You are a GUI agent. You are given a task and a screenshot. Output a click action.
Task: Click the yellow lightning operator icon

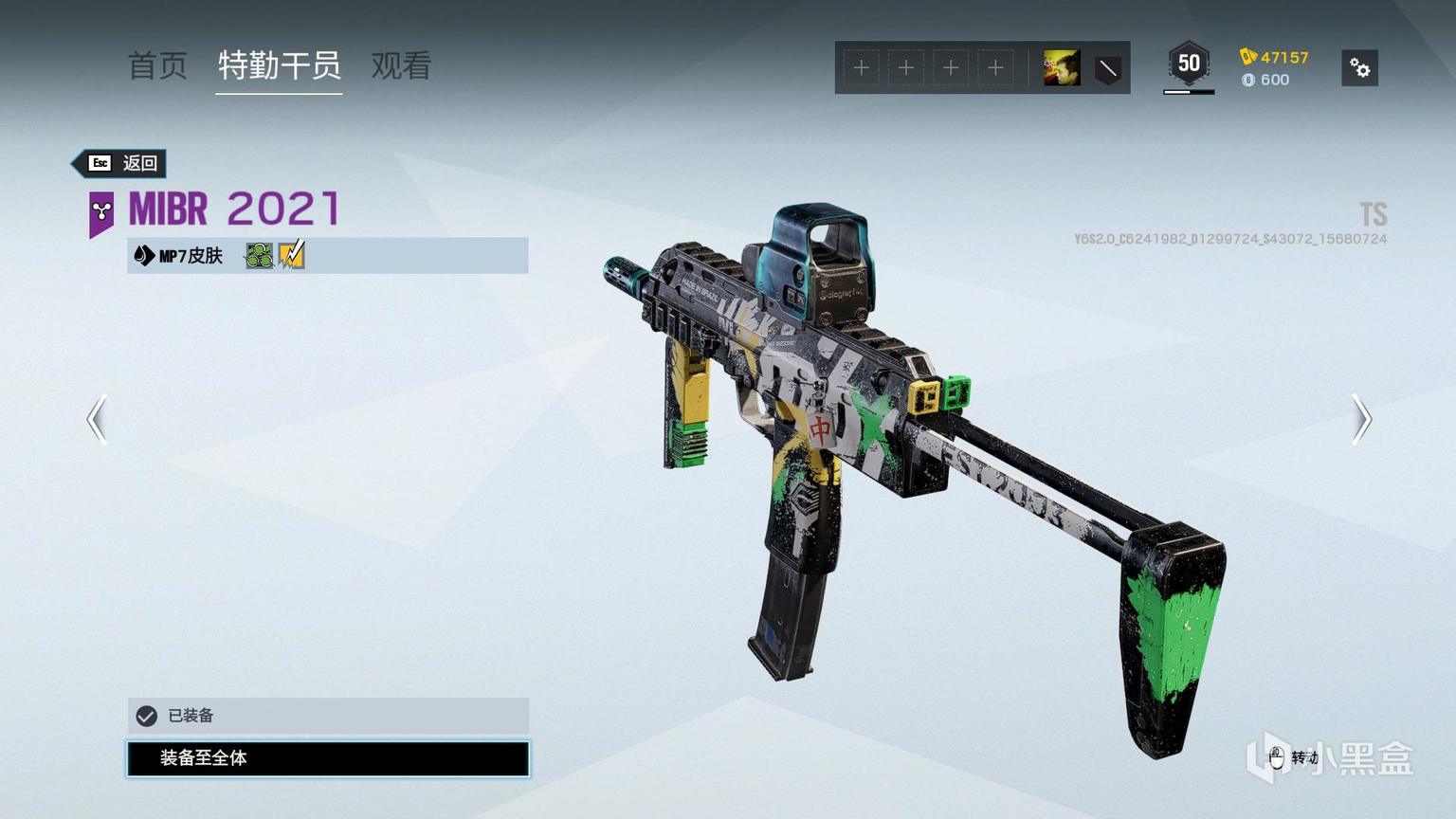292,255
